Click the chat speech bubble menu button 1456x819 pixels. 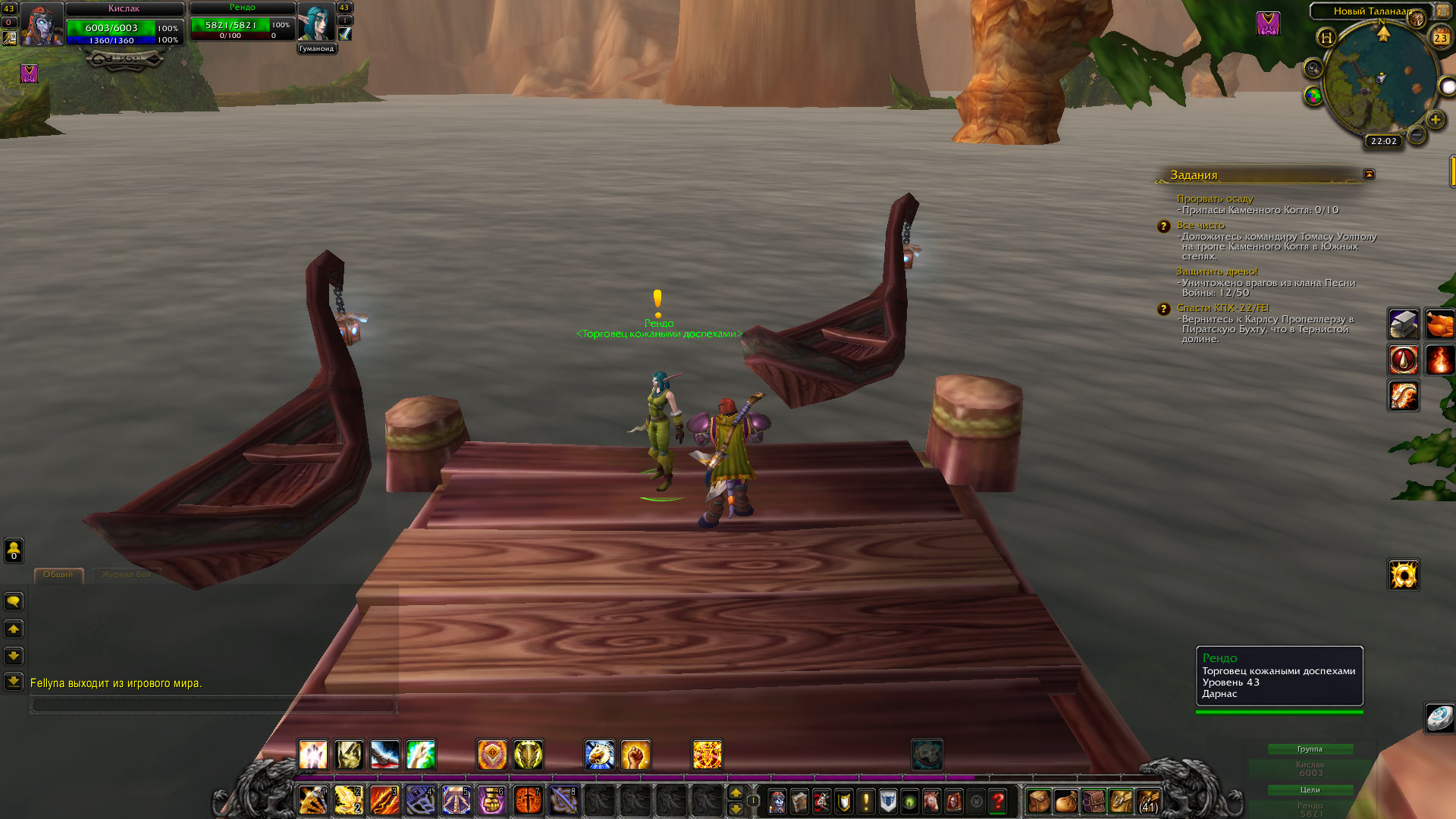tap(14, 602)
